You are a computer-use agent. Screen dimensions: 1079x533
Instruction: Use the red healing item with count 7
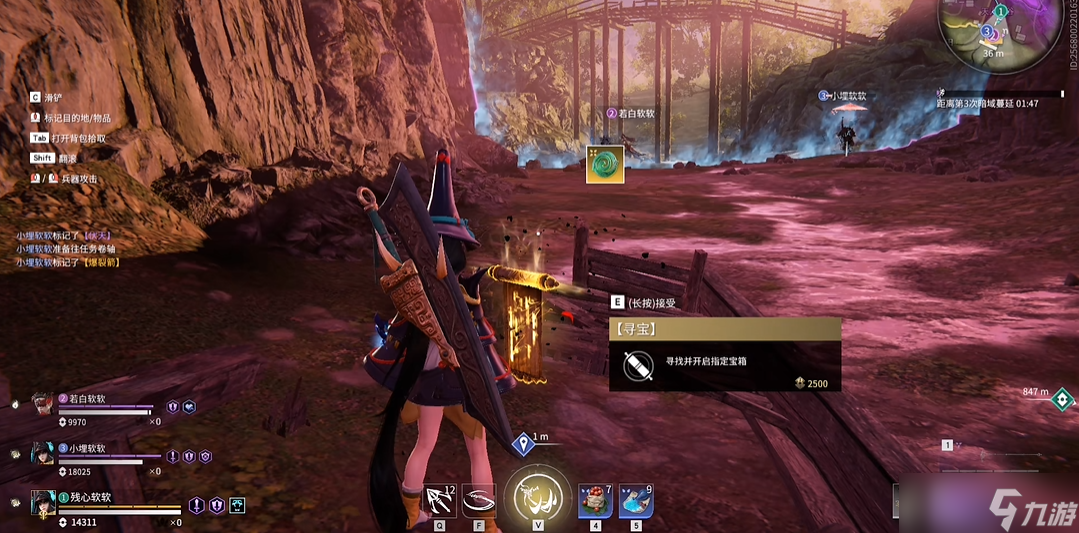tap(595, 499)
